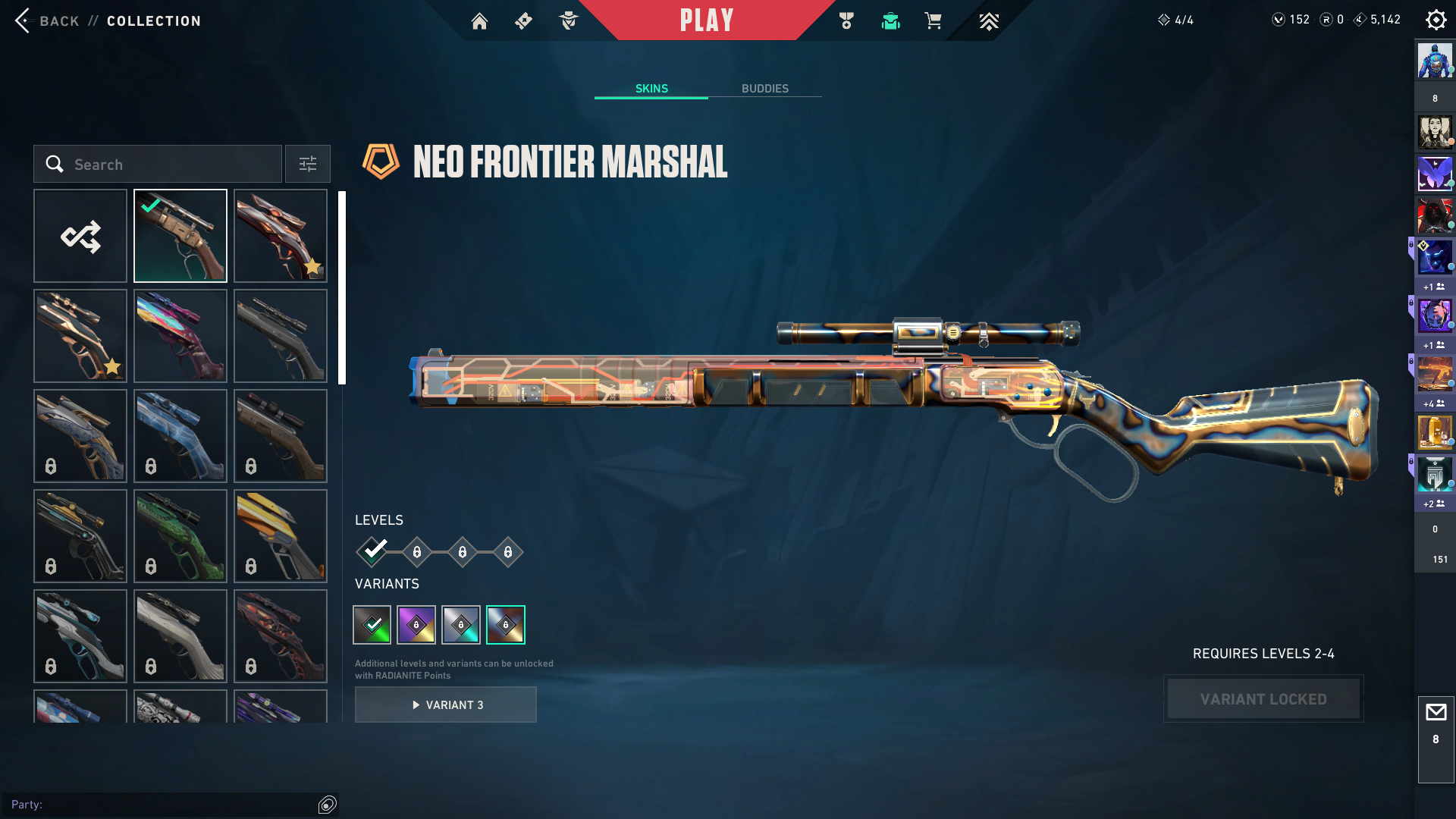1456x819 pixels.
Task: Select the unlocked level 1 diamond
Action: (372, 551)
